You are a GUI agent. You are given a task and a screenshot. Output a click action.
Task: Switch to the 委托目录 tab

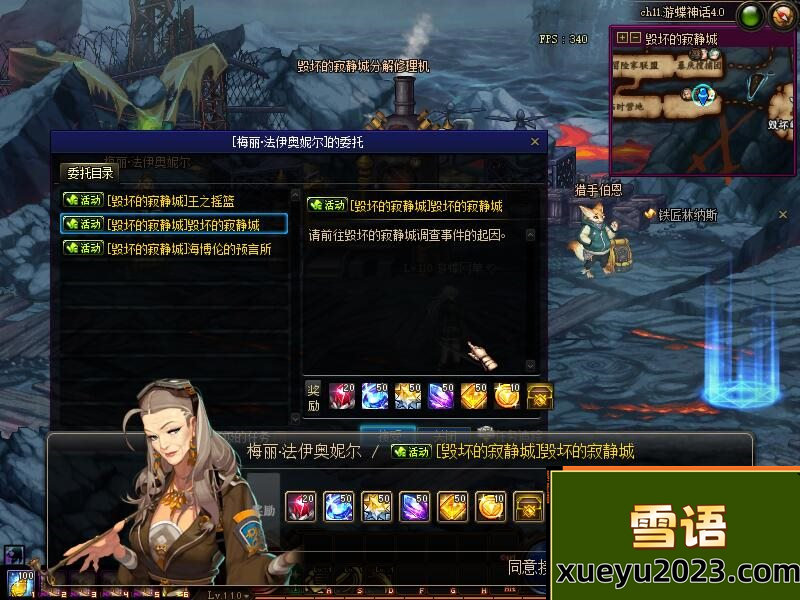[89, 172]
